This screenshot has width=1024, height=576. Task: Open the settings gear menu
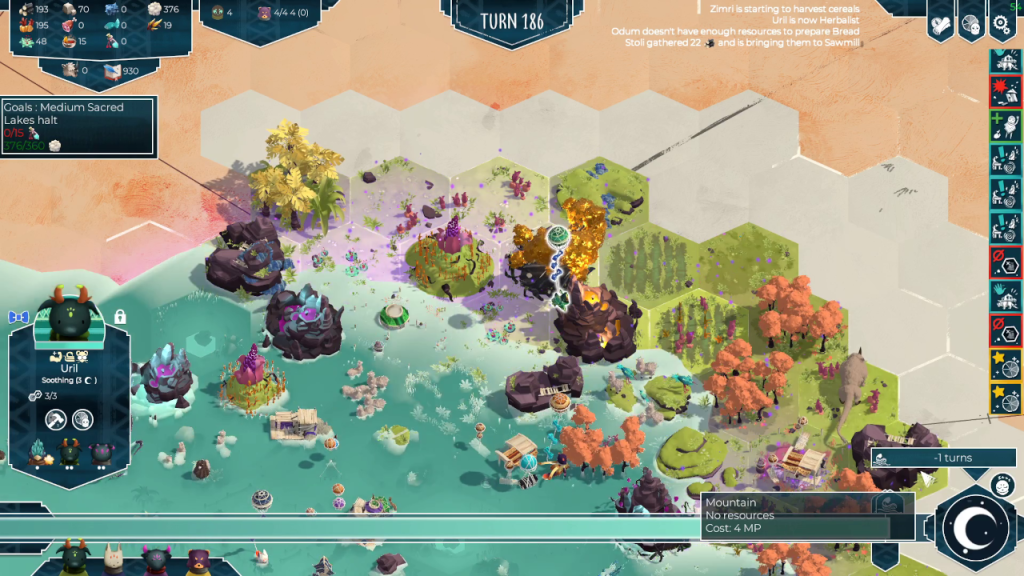1001,27
